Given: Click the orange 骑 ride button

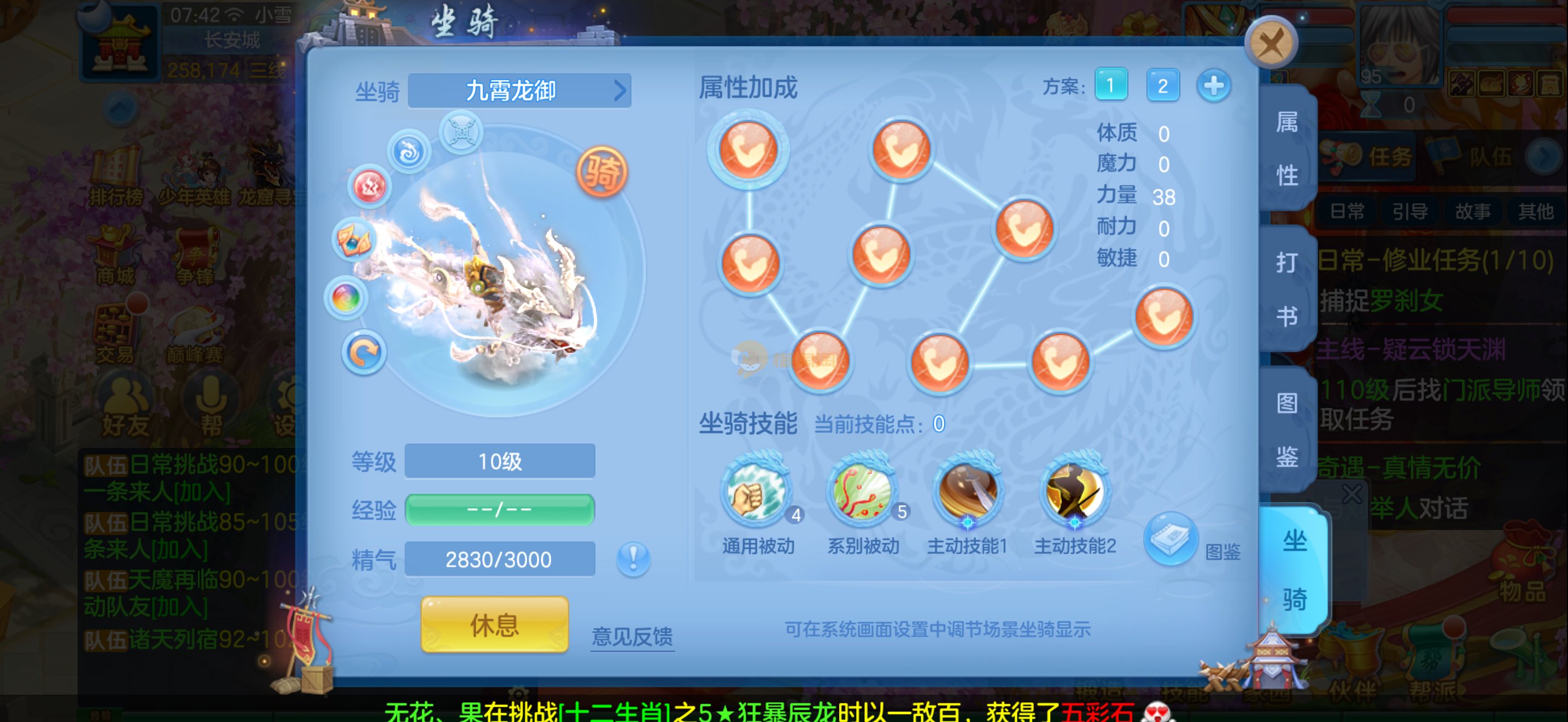Looking at the screenshot, I should point(601,172).
